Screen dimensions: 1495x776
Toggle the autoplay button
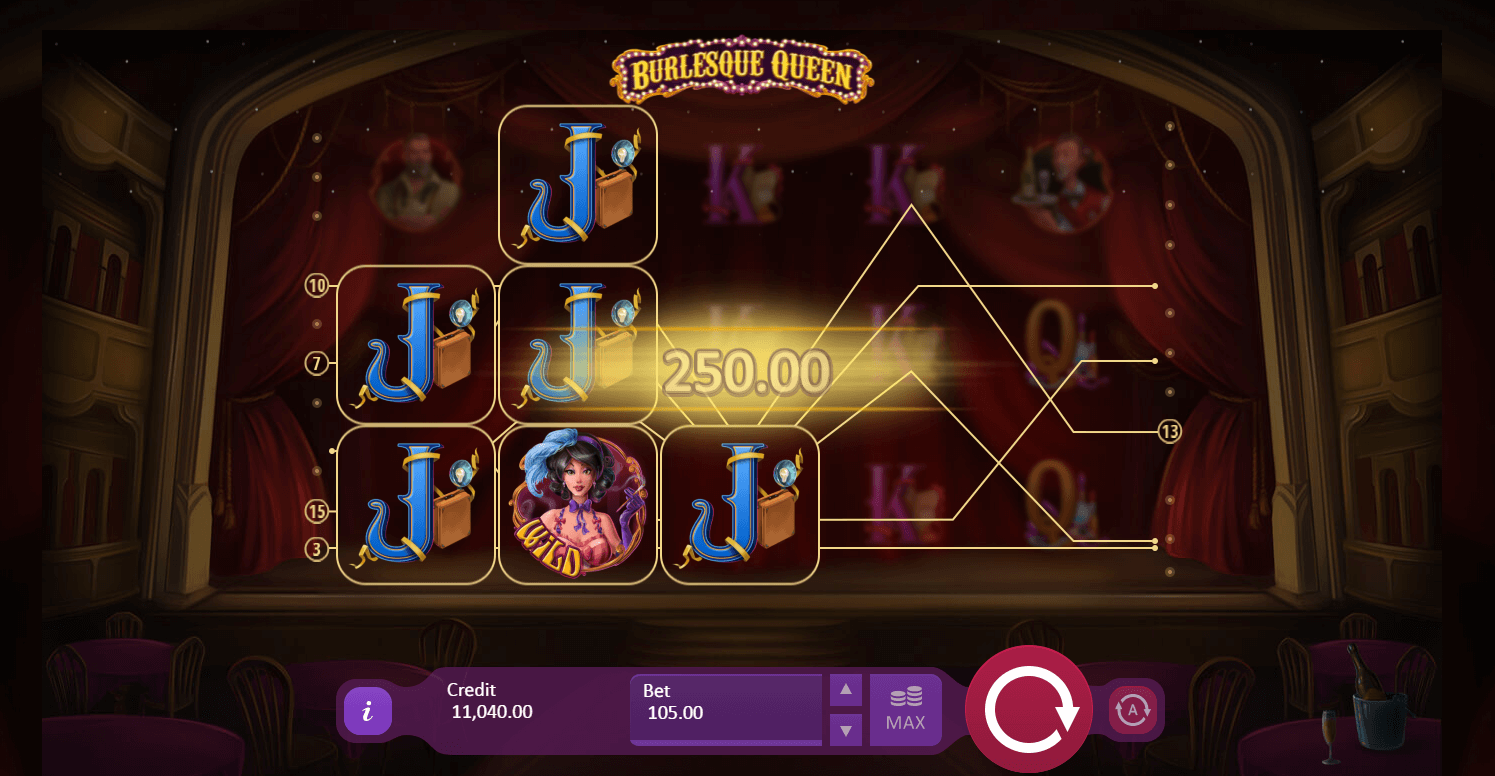[x=1133, y=710]
